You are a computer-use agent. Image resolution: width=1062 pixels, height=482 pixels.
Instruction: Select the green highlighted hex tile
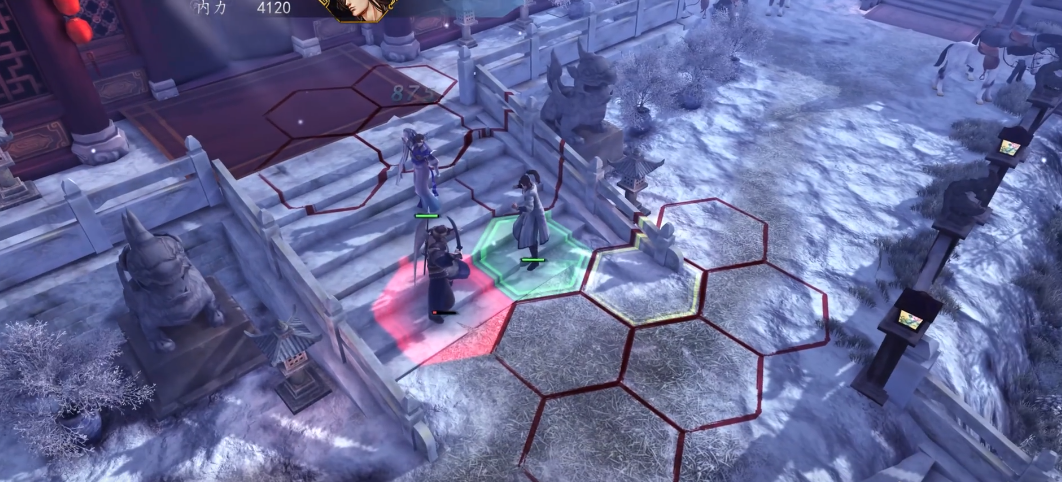(531, 257)
